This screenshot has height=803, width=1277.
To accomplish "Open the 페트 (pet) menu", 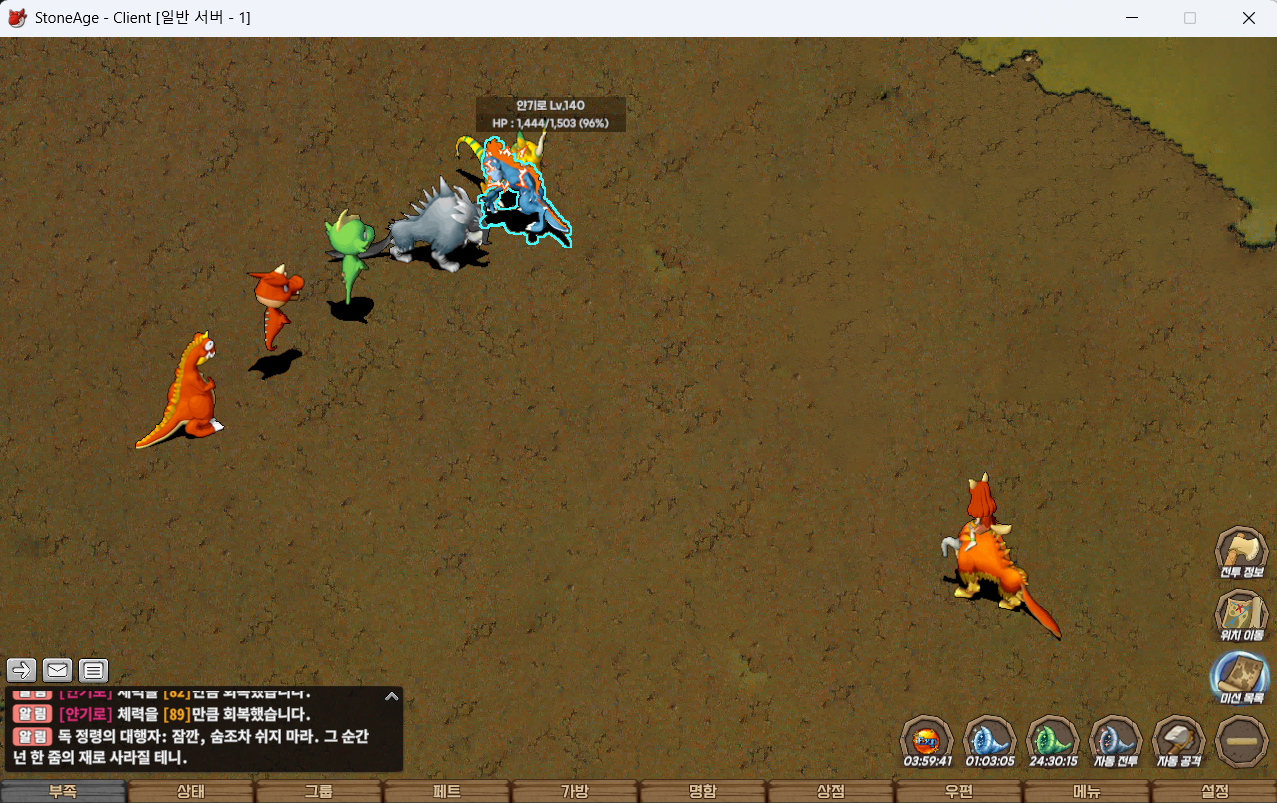I will point(447,791).
